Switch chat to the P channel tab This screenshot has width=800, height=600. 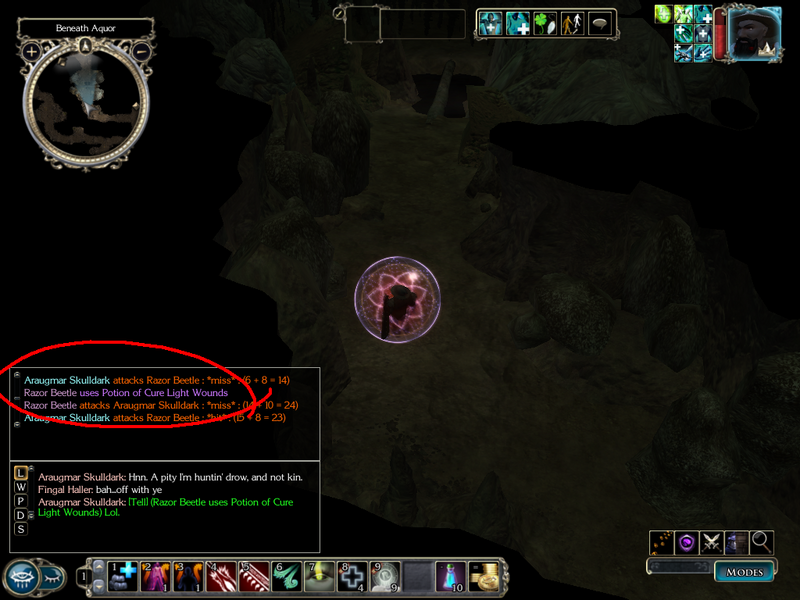click(21, 501)
